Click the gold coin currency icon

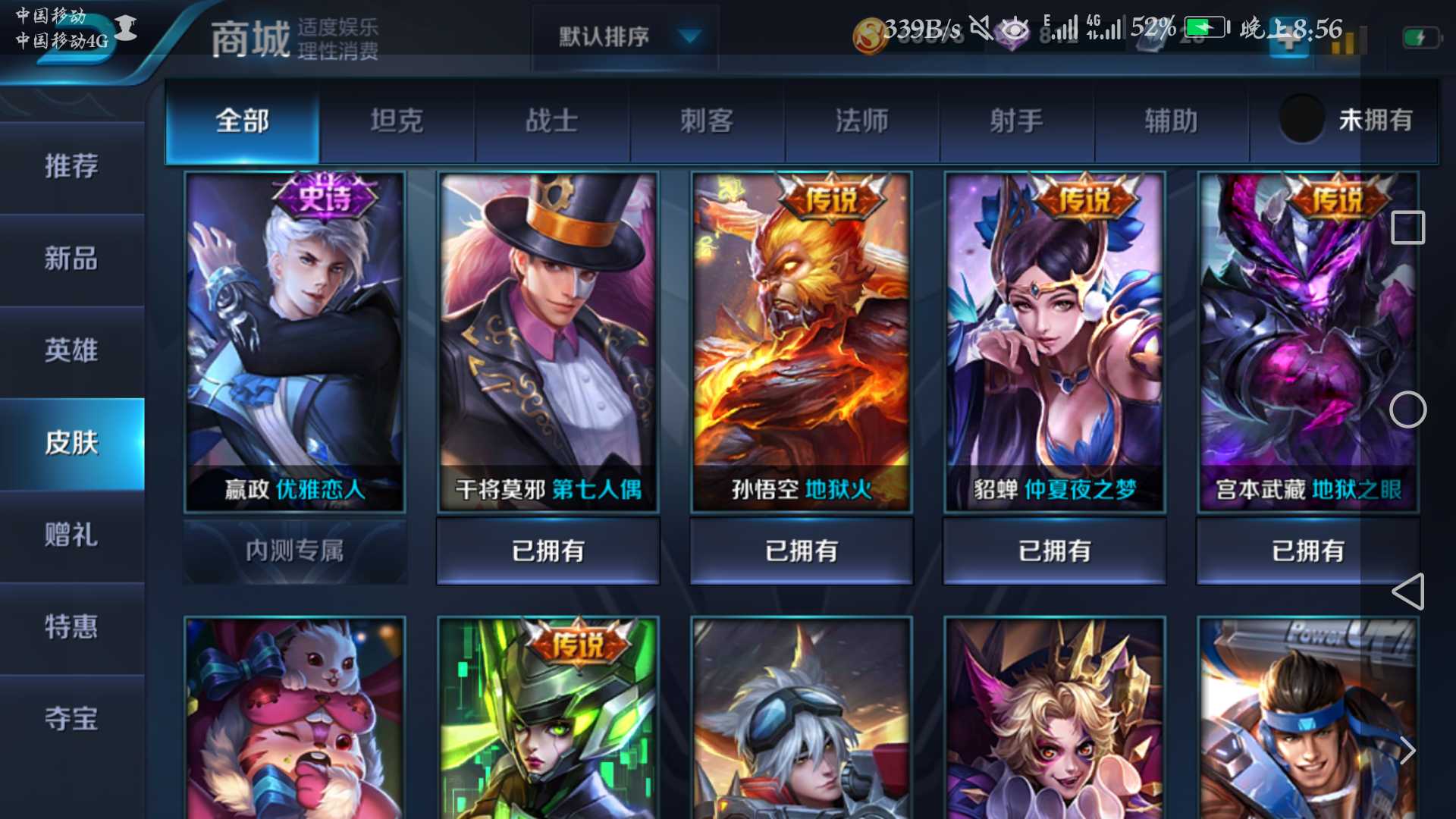click(871, 34)
